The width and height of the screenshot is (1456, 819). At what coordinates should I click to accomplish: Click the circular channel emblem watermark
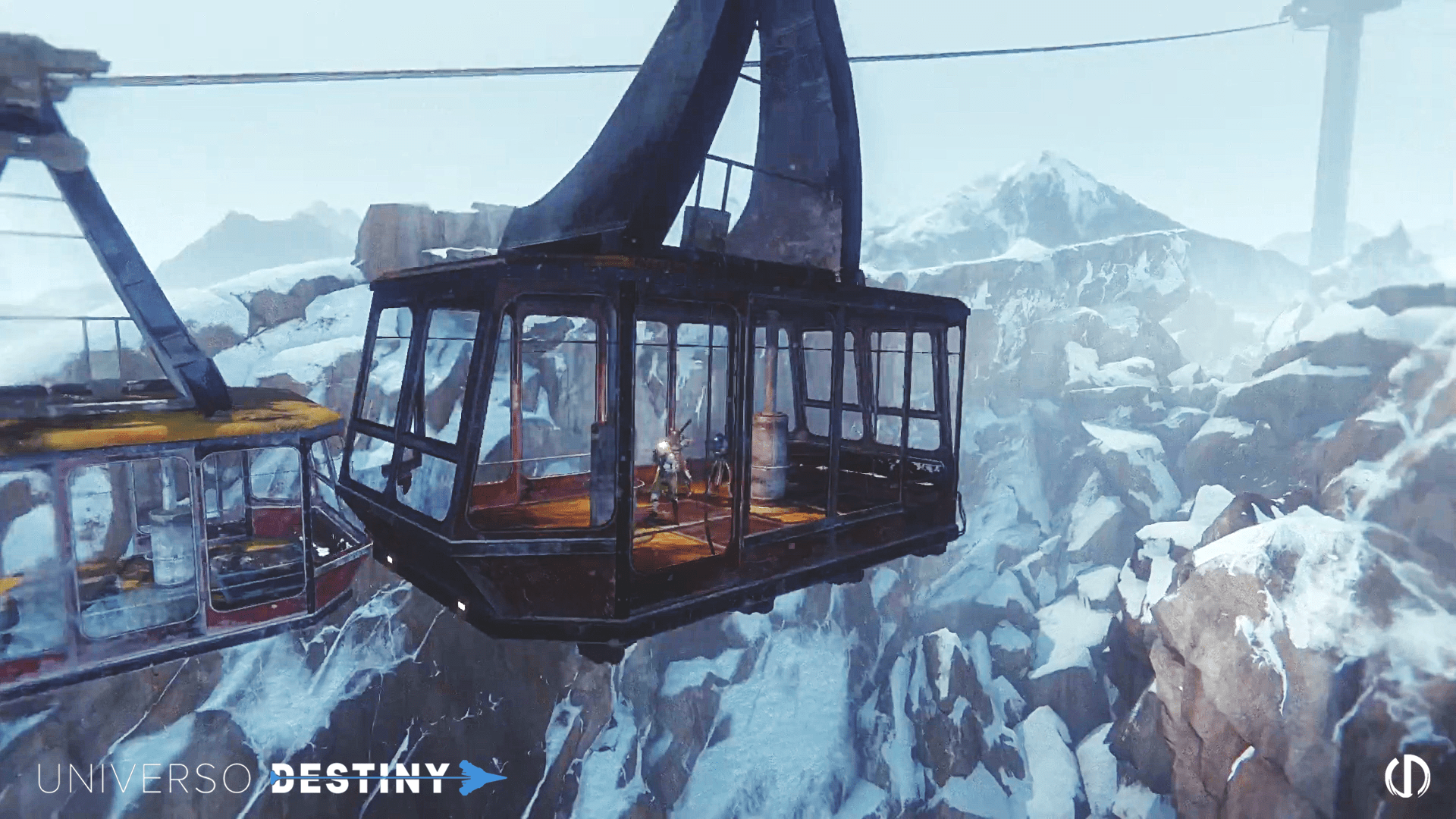pyautogui.click(x=1407, y=777)
